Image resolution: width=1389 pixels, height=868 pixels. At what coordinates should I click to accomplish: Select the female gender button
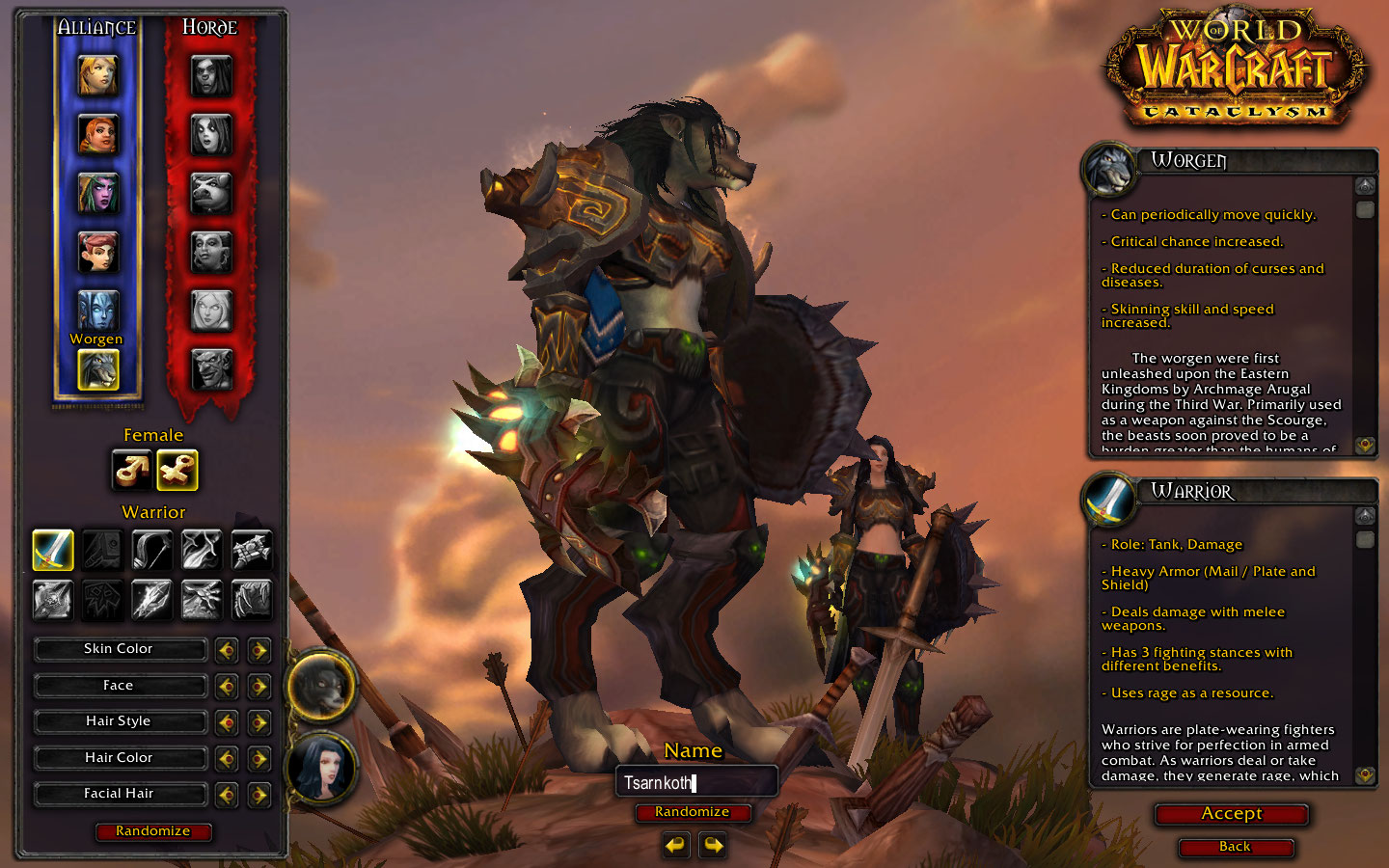[177, 470]
